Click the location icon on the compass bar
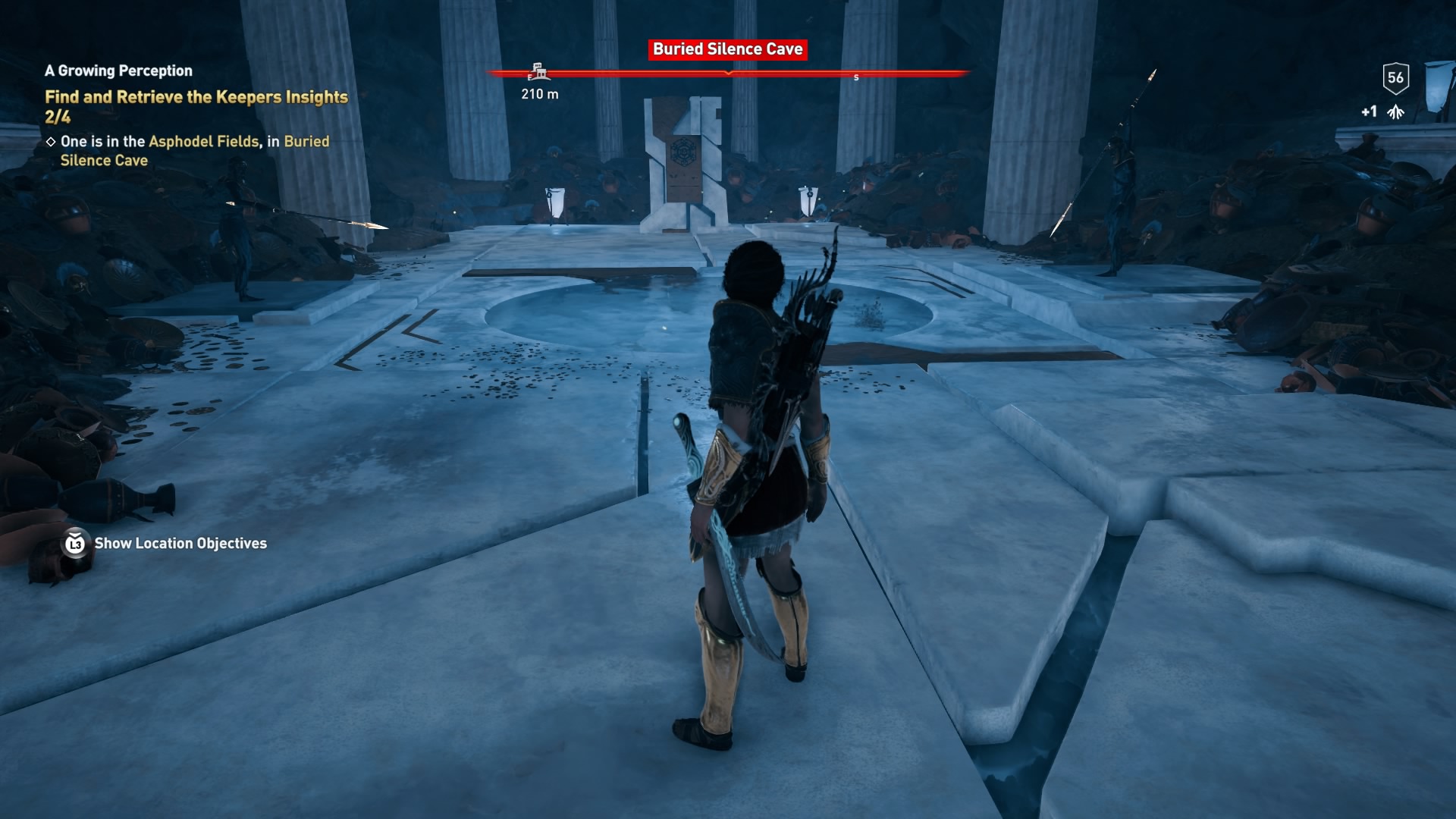 point(539,70)
